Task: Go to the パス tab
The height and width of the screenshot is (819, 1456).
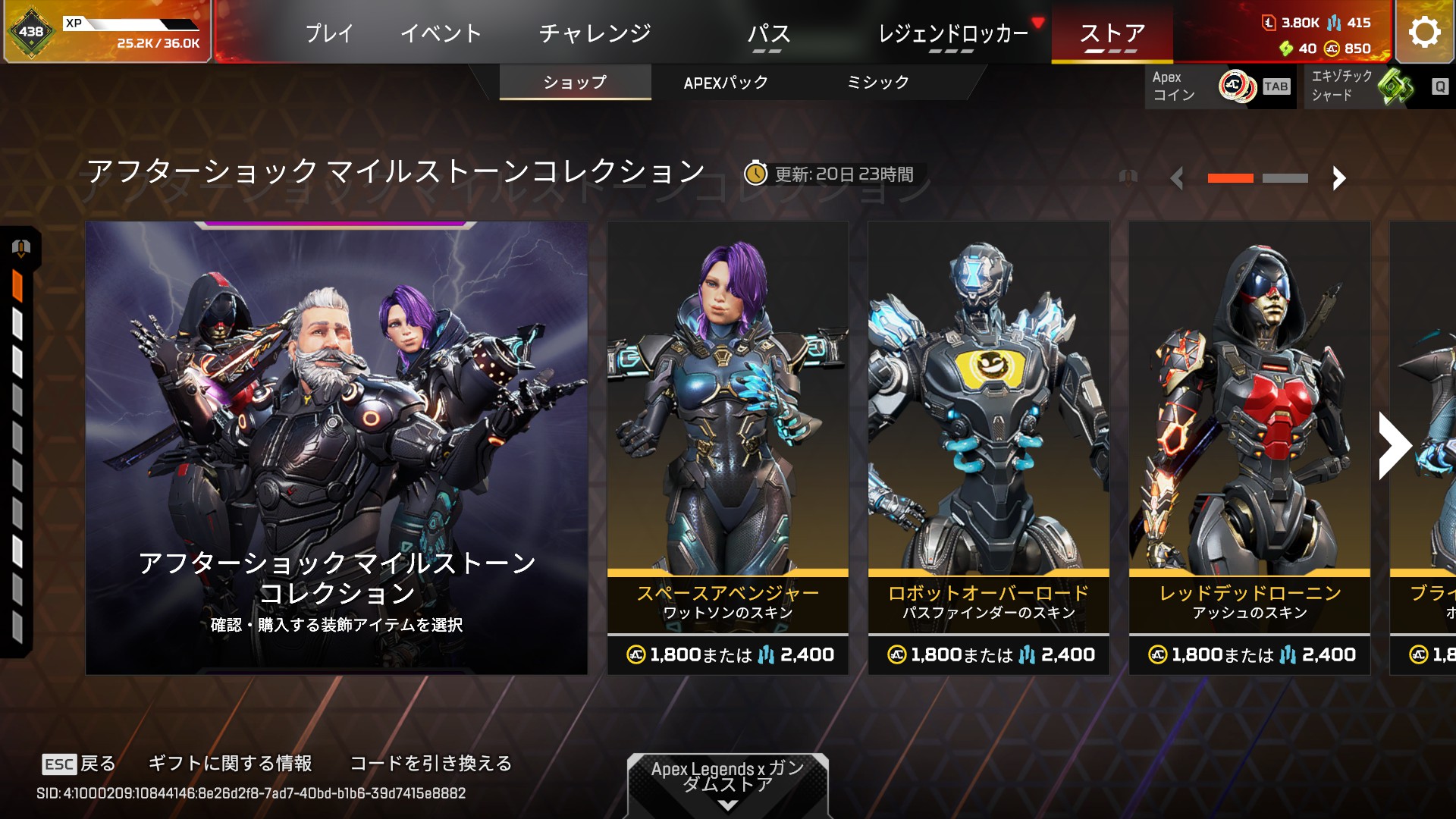Action: [x=768, y=33]
